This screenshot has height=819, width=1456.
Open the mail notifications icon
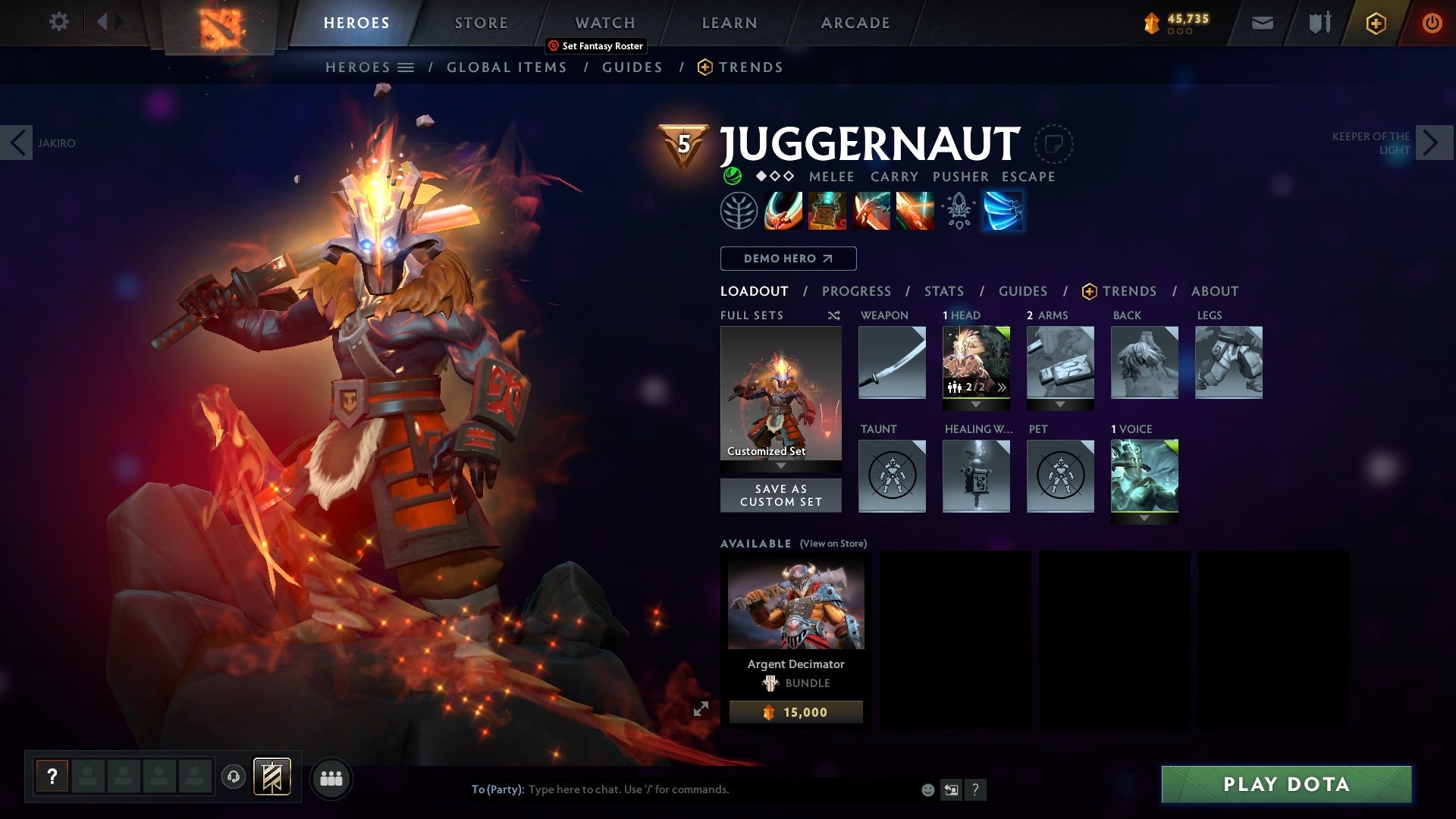tap(1261, 22)
